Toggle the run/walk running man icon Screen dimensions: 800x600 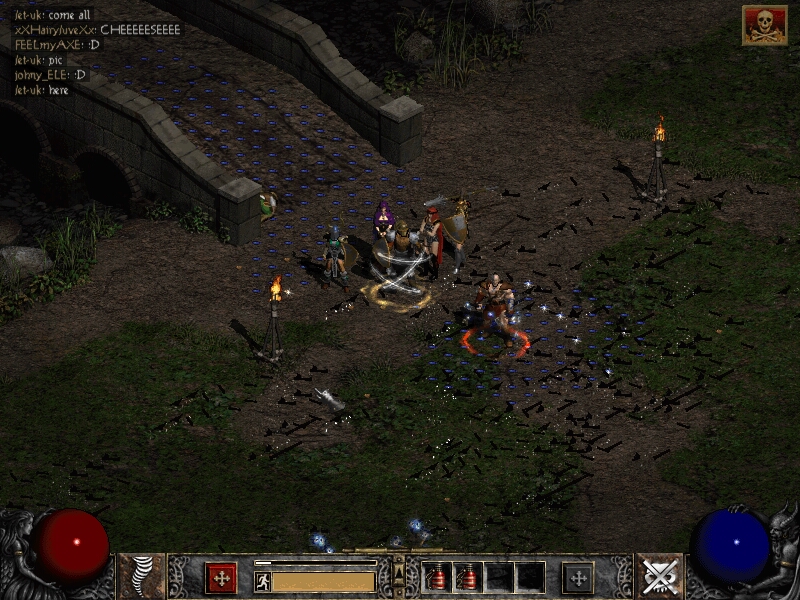tap(263, 582)
